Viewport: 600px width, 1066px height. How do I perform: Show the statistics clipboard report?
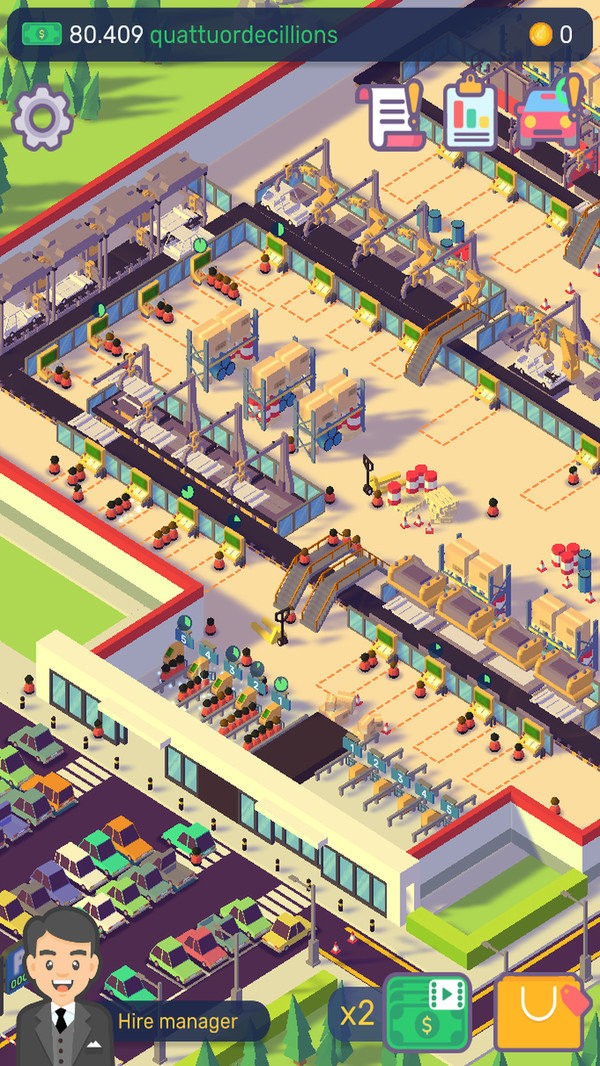(470, 116)
